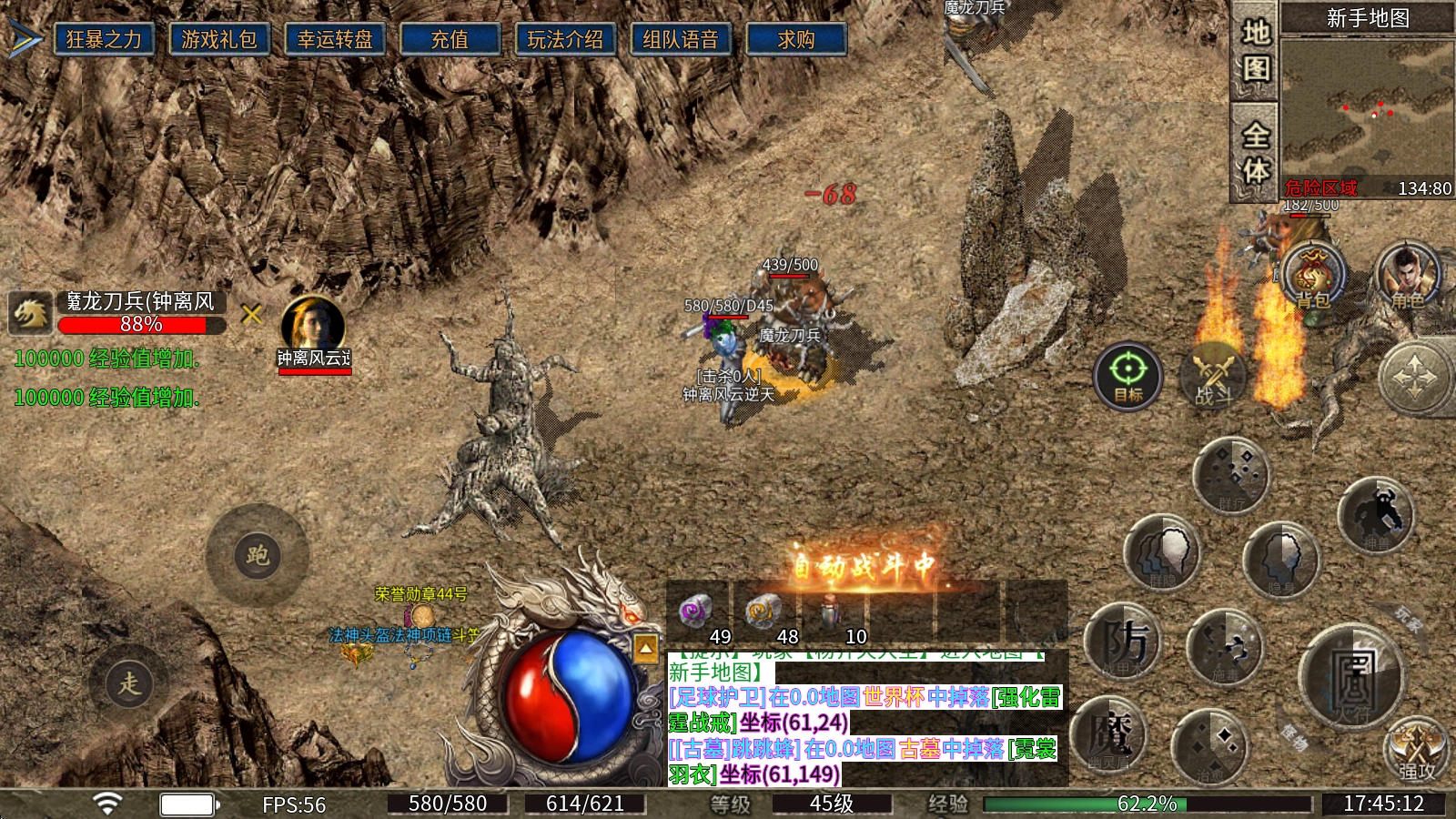
Task: Open the 角色 character sheet
Action: [1407, 275]
